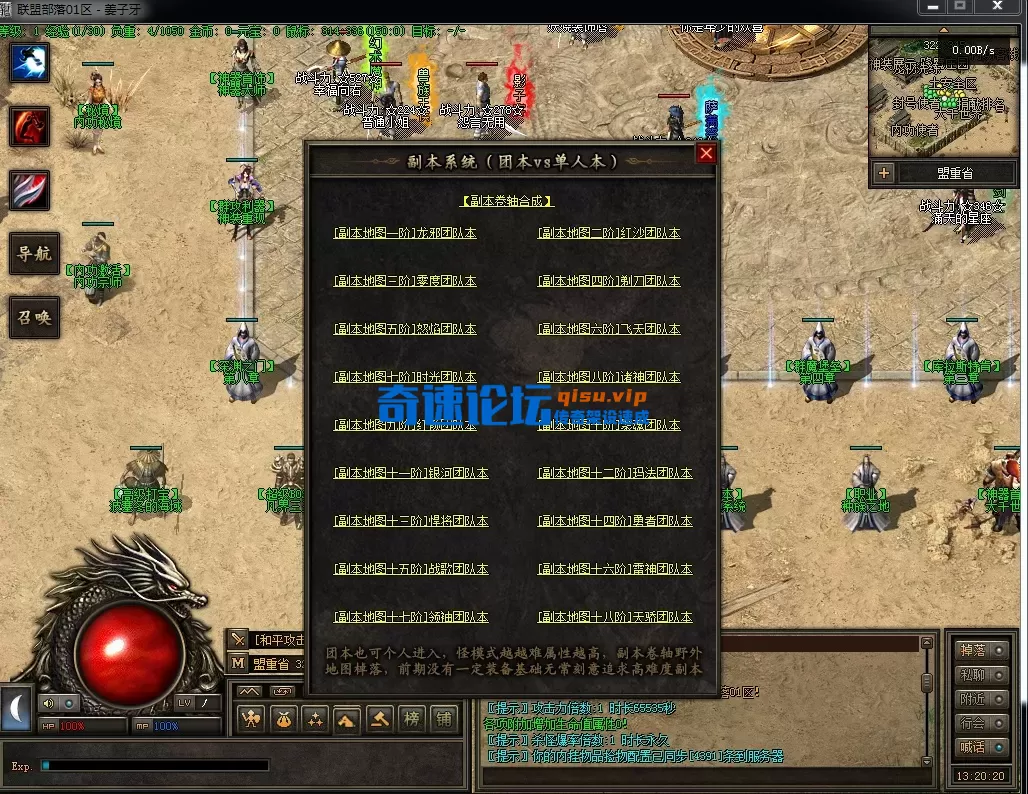
Task: Switch chat to the 掉落 drops channel
Action: pyautogui.click(x=971, y=651)
